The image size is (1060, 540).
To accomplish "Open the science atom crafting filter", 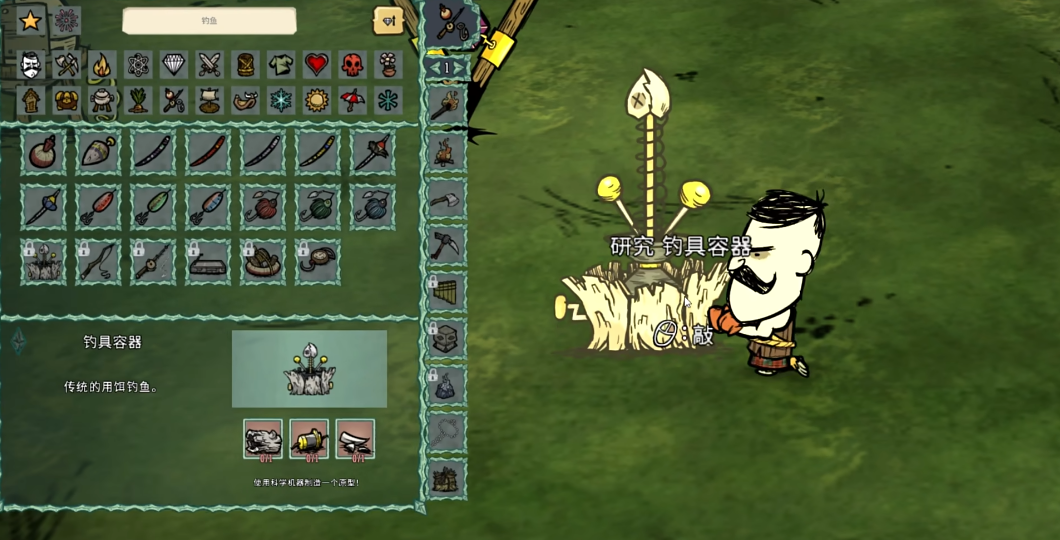I will point(138,66).
